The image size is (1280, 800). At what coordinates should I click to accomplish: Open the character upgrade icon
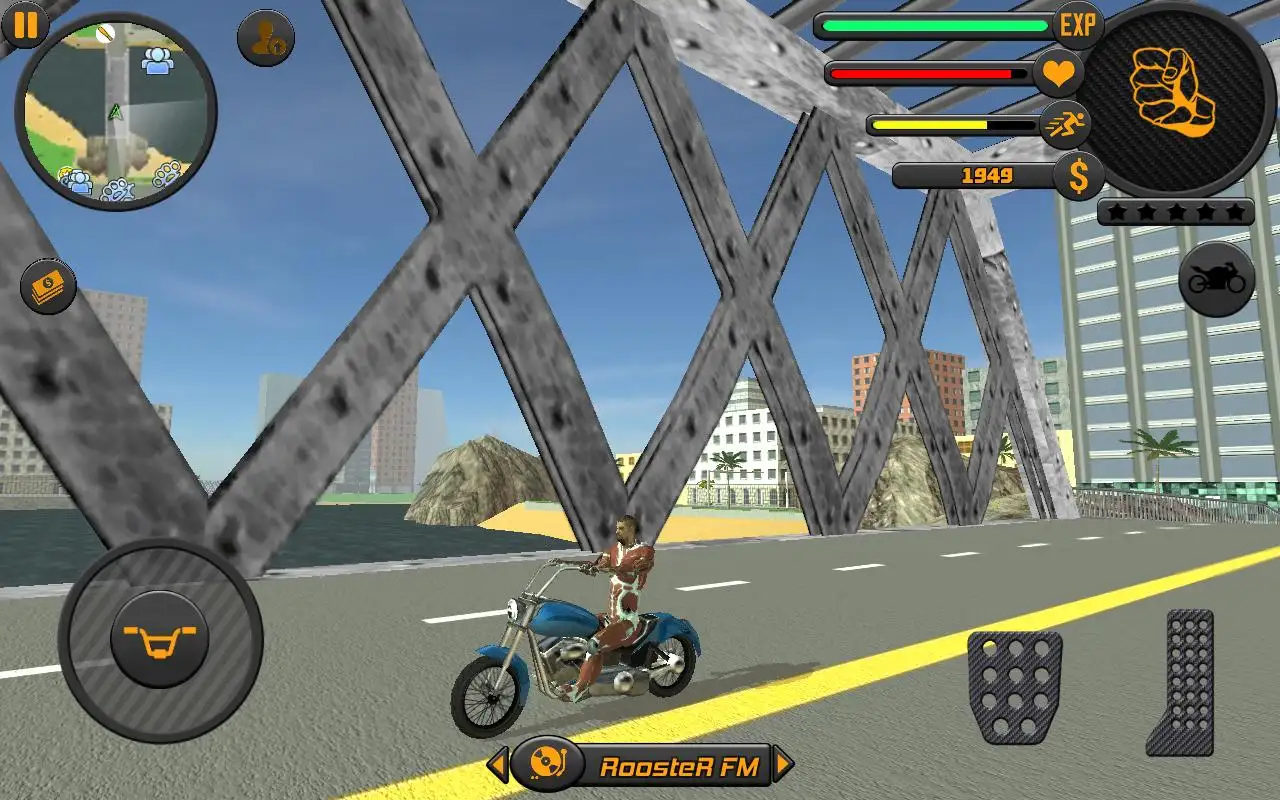[266, 37]
